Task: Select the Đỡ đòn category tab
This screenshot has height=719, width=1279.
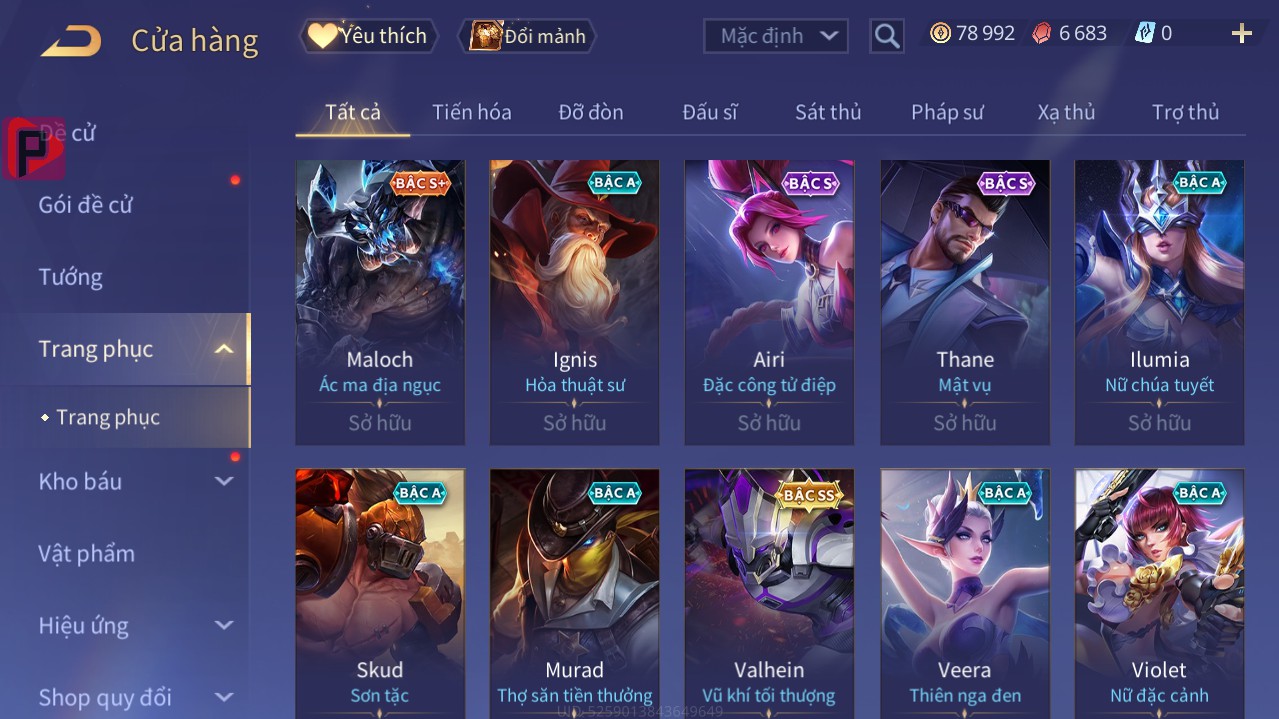Action: (590, 112)
